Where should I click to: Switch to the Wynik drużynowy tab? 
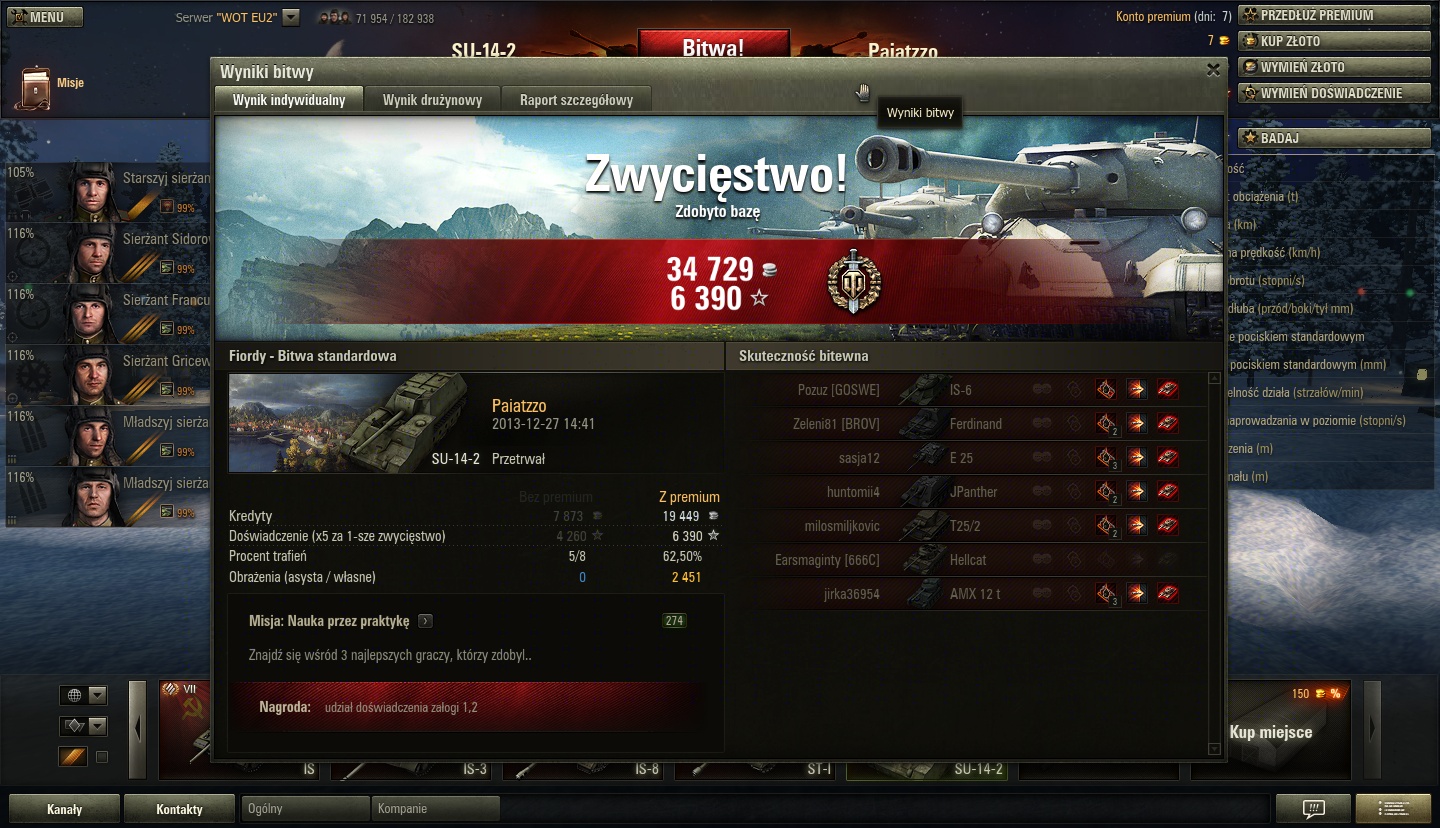coord(432,100)
